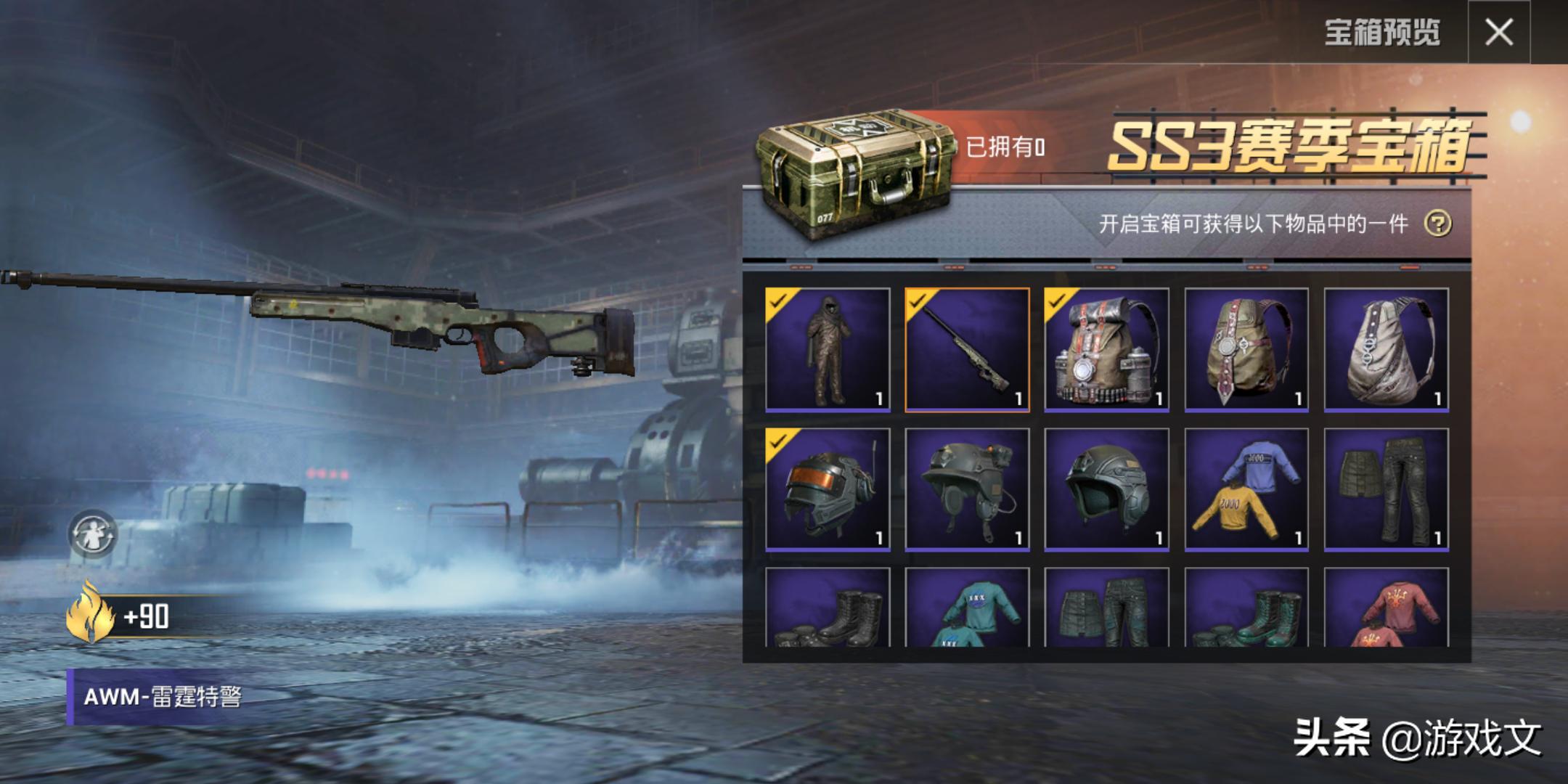This screenshot has height=784, width=1568.
Task: Select the AWM sniper rifle skin tile
Action: pos(967,349)
